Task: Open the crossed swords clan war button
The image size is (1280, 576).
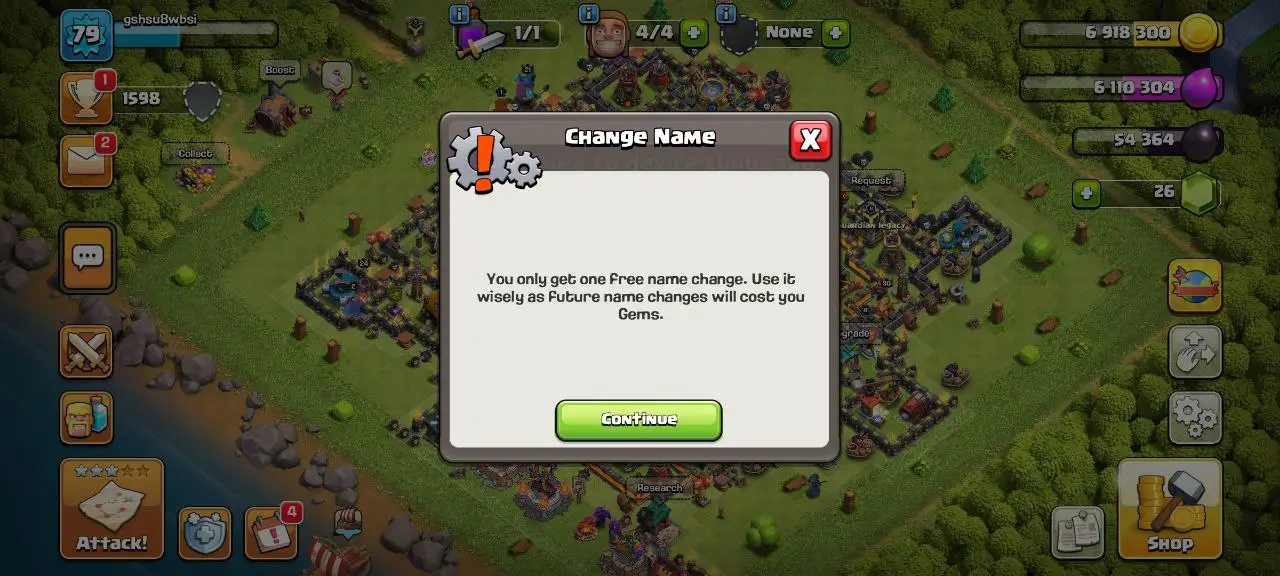Action: point(86,352)
